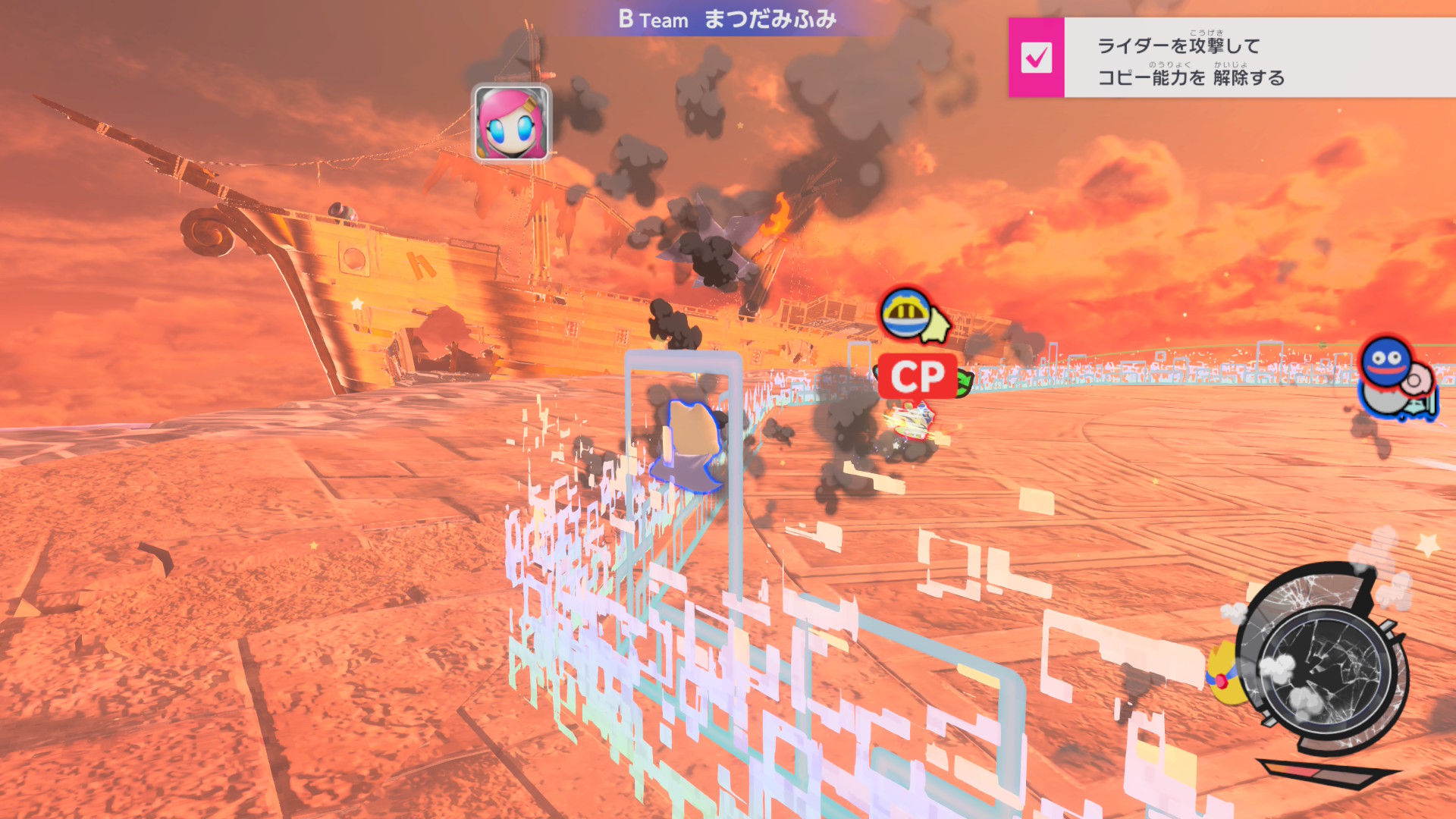Select the B Team player name banner
Viewport: 1456px width, 819px height.
[726, 19]
